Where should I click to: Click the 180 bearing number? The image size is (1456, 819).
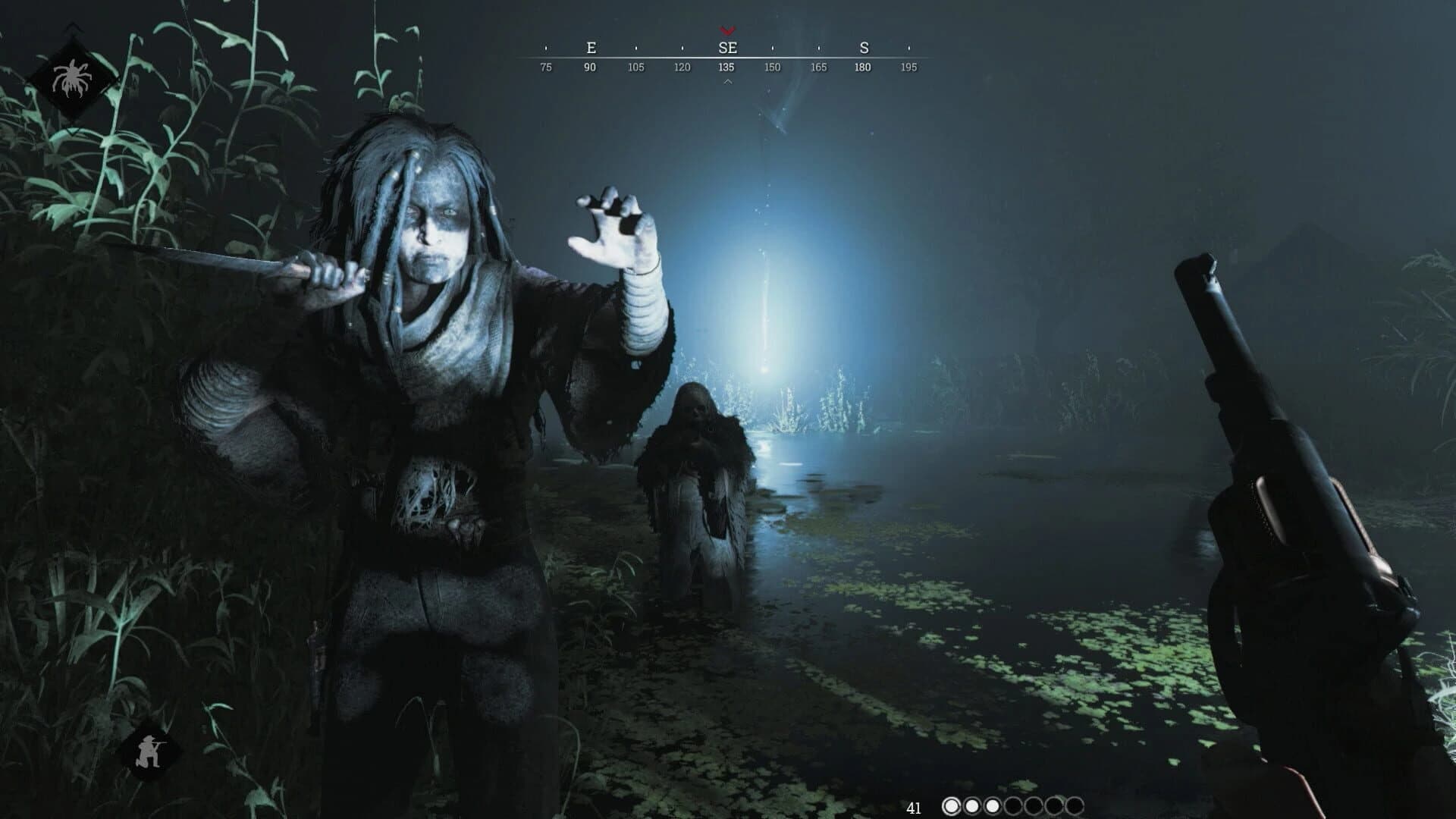coord(864,67)
